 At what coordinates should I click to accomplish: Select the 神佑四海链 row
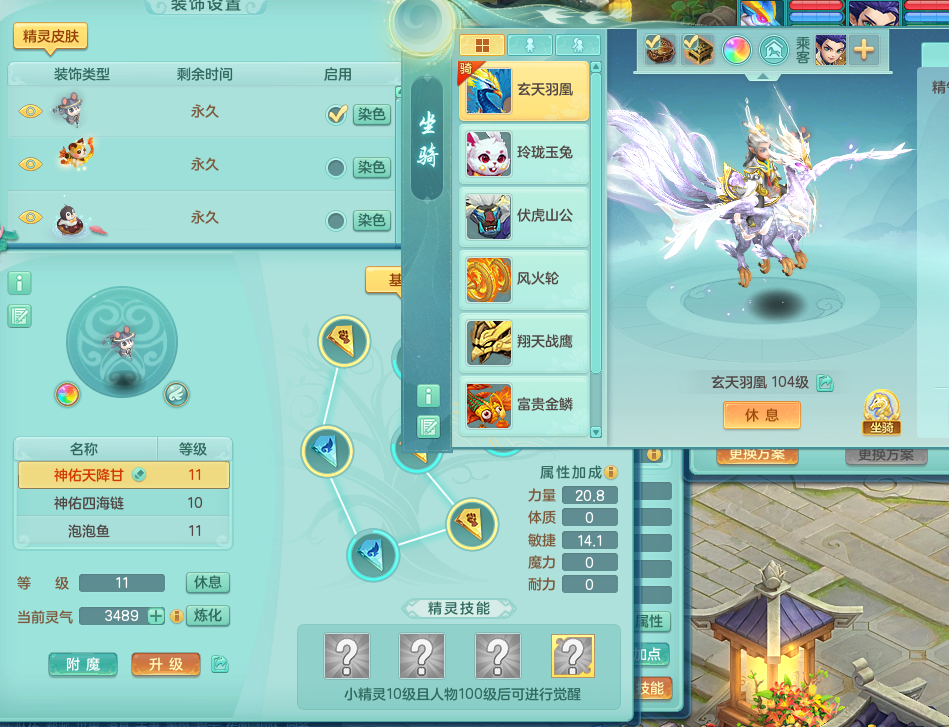coord(123,503)
